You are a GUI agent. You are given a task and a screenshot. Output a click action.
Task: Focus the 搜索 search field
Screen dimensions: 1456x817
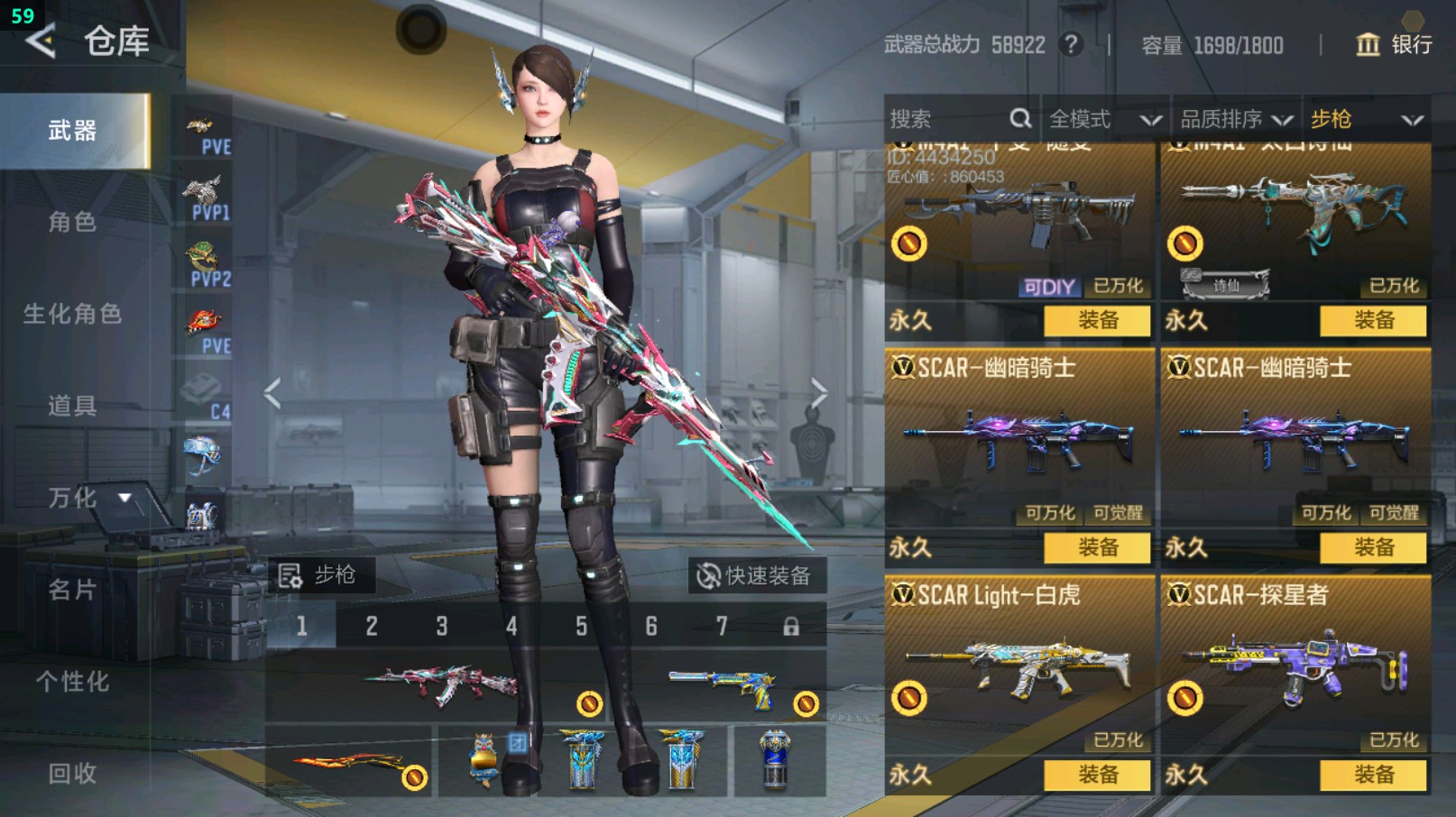pyautogui.click(x=947, y=119)
